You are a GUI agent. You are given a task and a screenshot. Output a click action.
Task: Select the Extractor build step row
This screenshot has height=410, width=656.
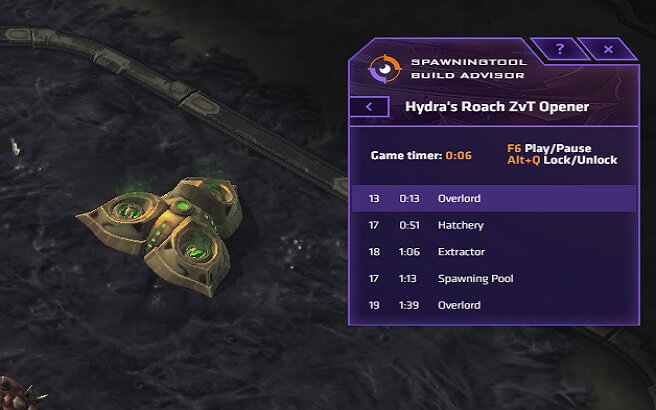click(494, 252)
